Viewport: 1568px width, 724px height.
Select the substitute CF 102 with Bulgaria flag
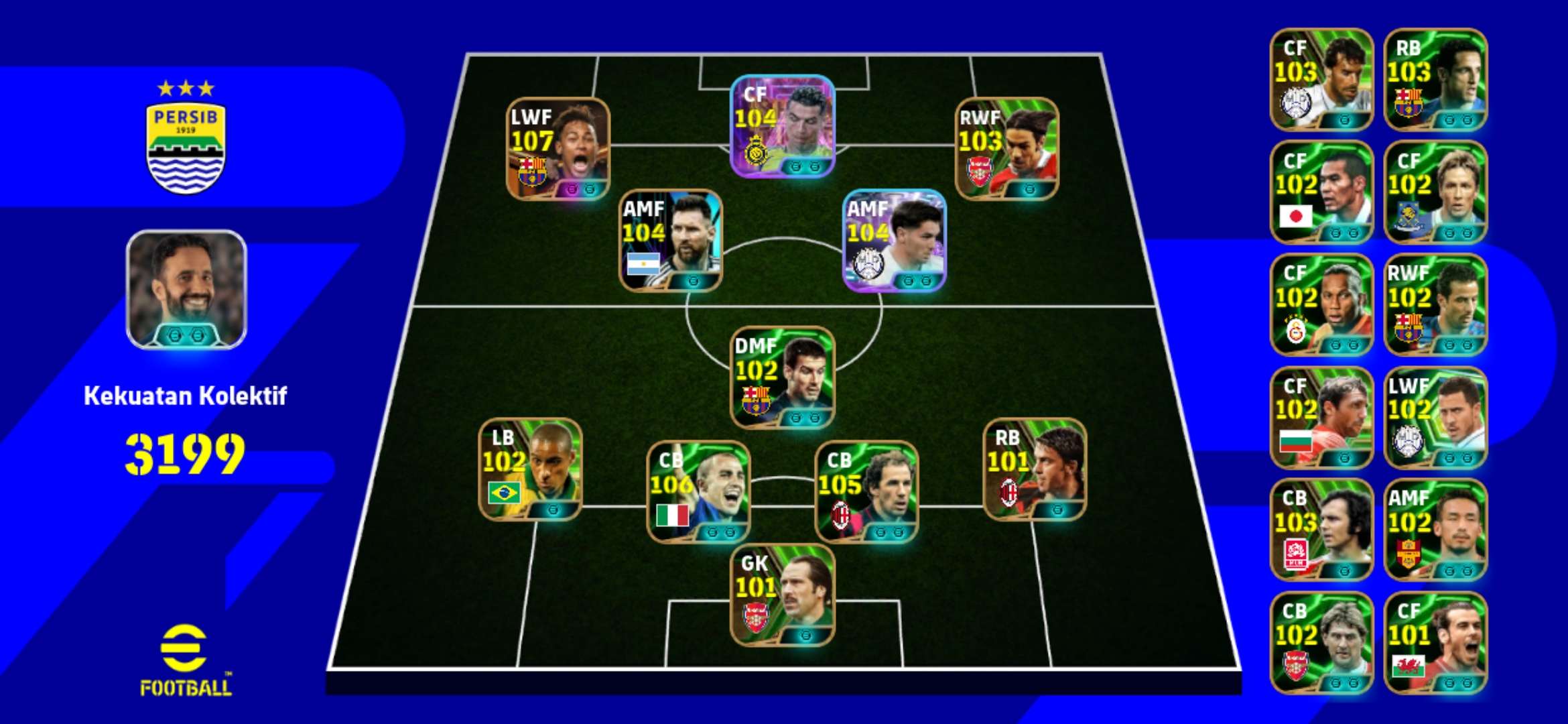pyautogui.click(x=1321, y=417)
